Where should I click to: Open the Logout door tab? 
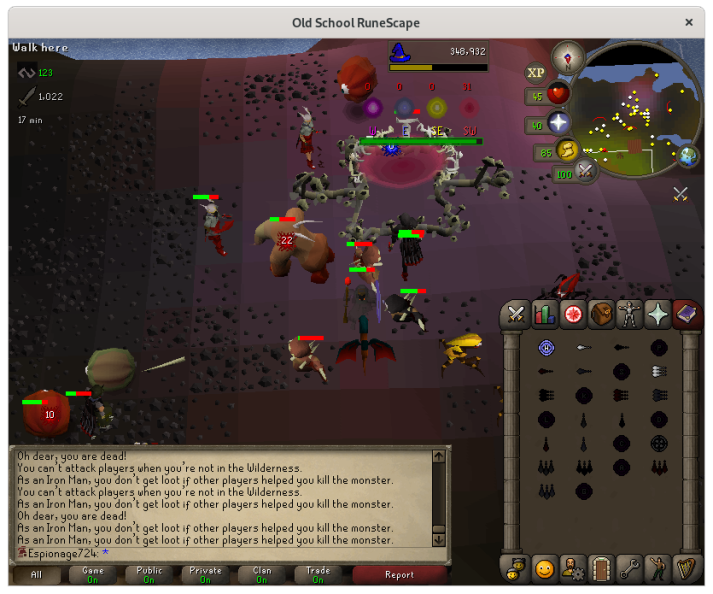pyautogui.click(x=601, y=569)
